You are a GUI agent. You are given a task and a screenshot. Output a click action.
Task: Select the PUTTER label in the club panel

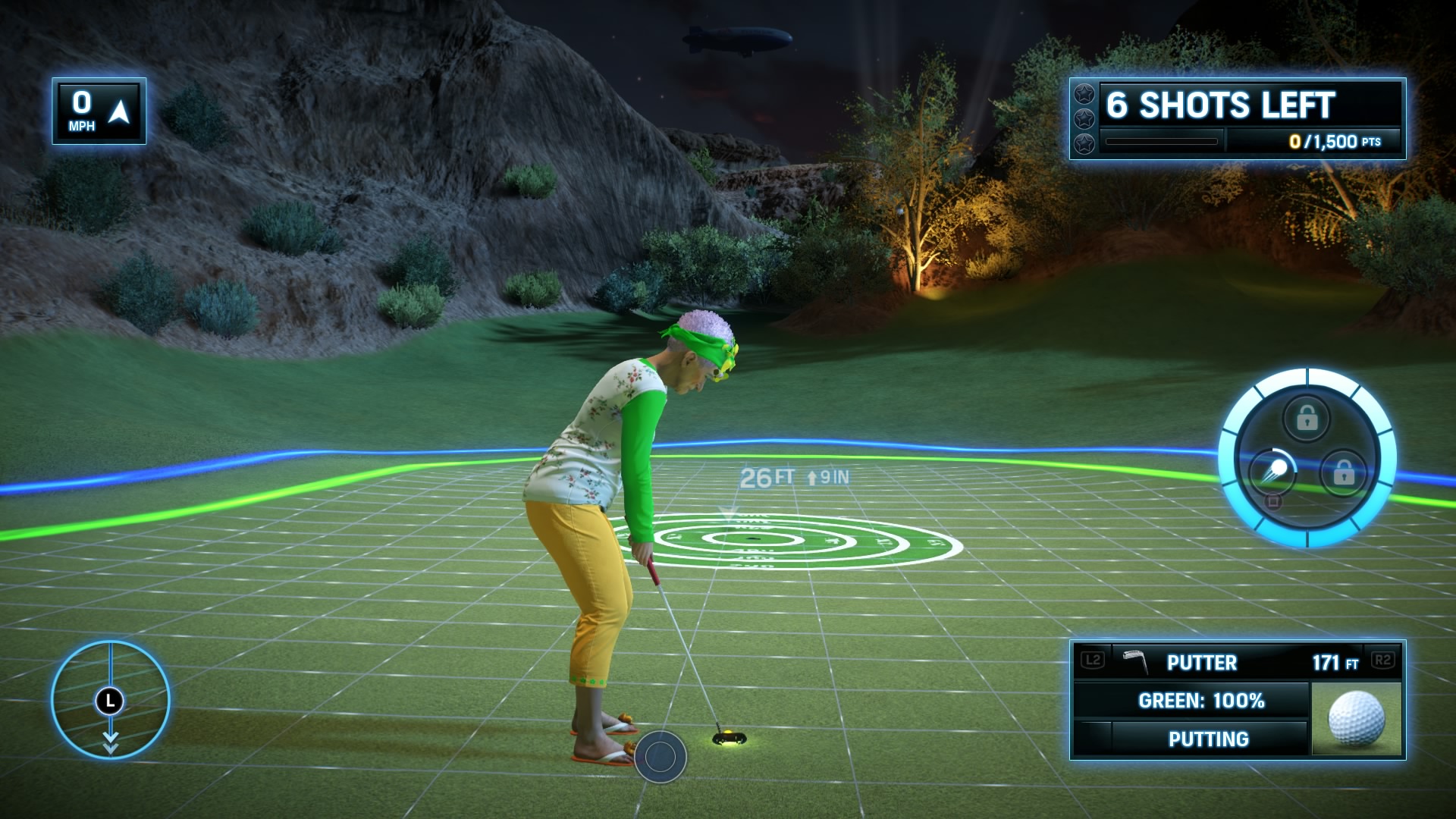pyautogui.click(x=1202, y=662)
